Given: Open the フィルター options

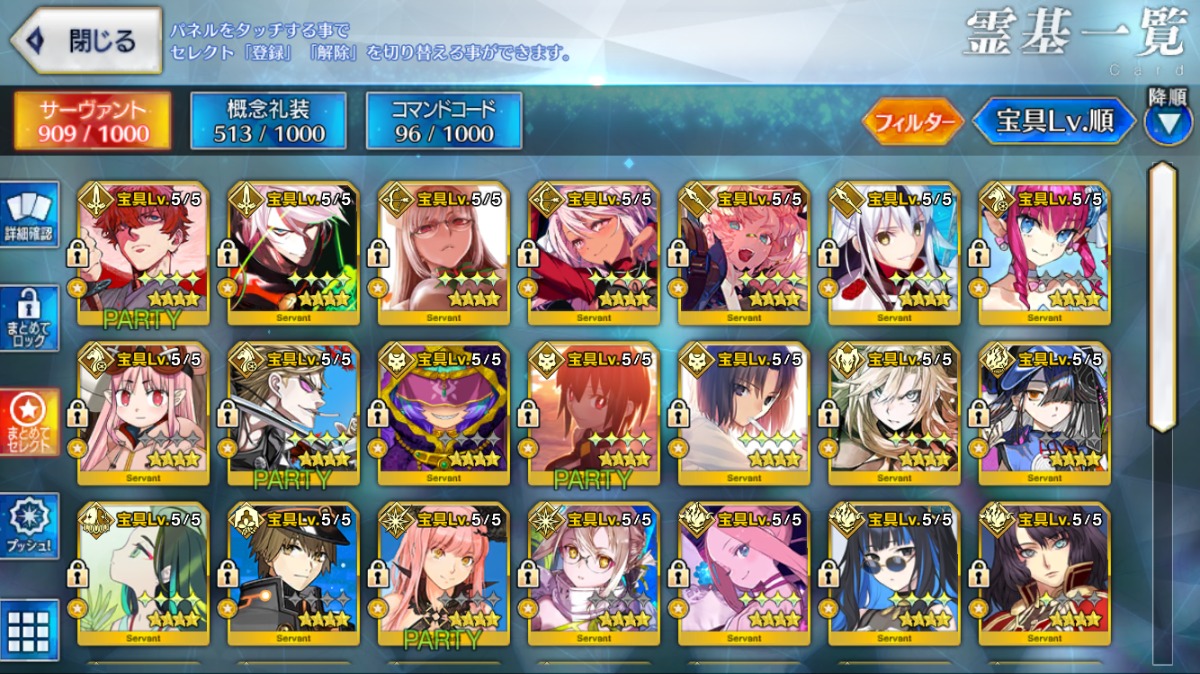Looking at the screenshot, I should 912,122.
